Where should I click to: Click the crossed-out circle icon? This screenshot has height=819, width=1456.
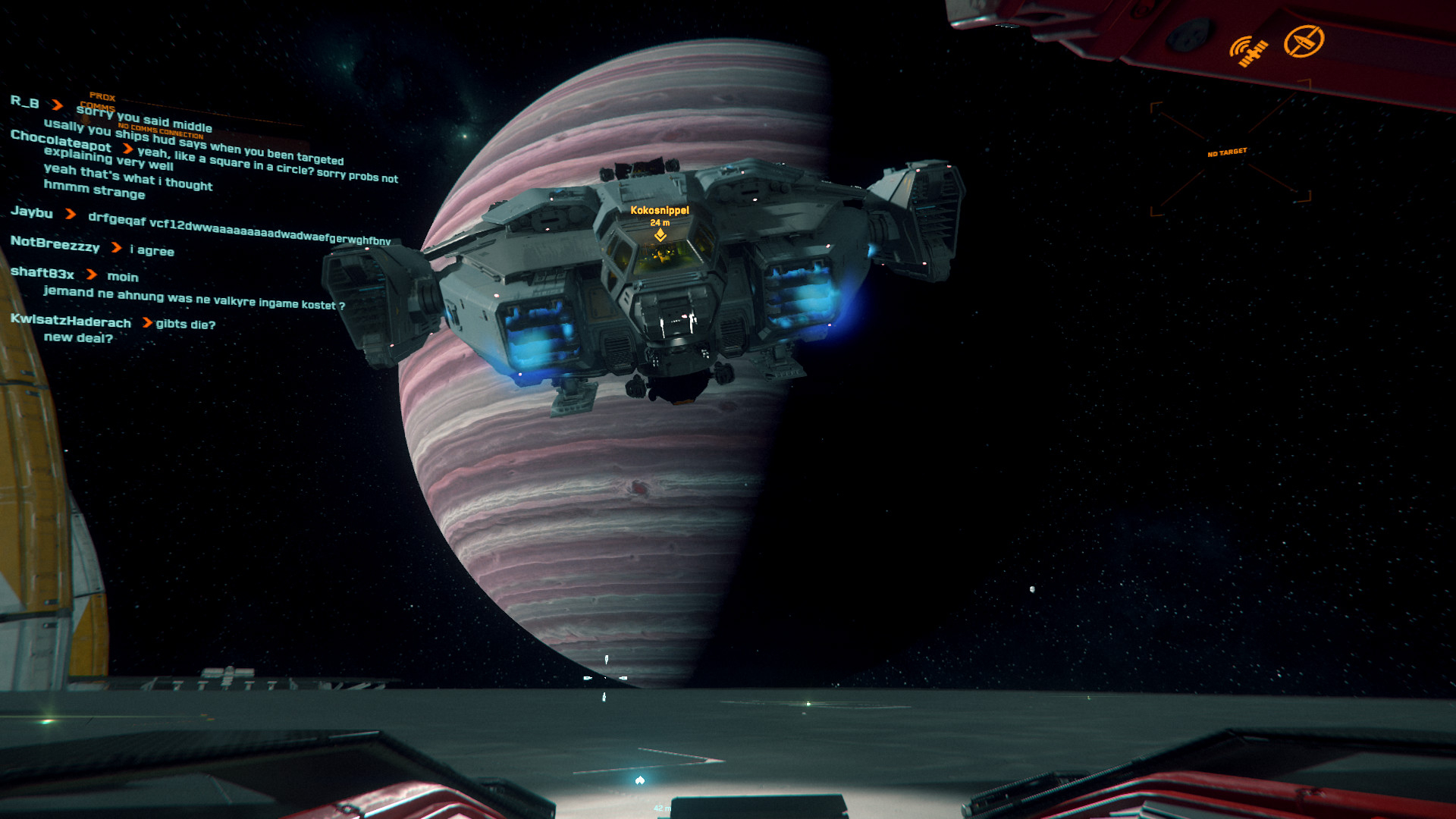1304,41
